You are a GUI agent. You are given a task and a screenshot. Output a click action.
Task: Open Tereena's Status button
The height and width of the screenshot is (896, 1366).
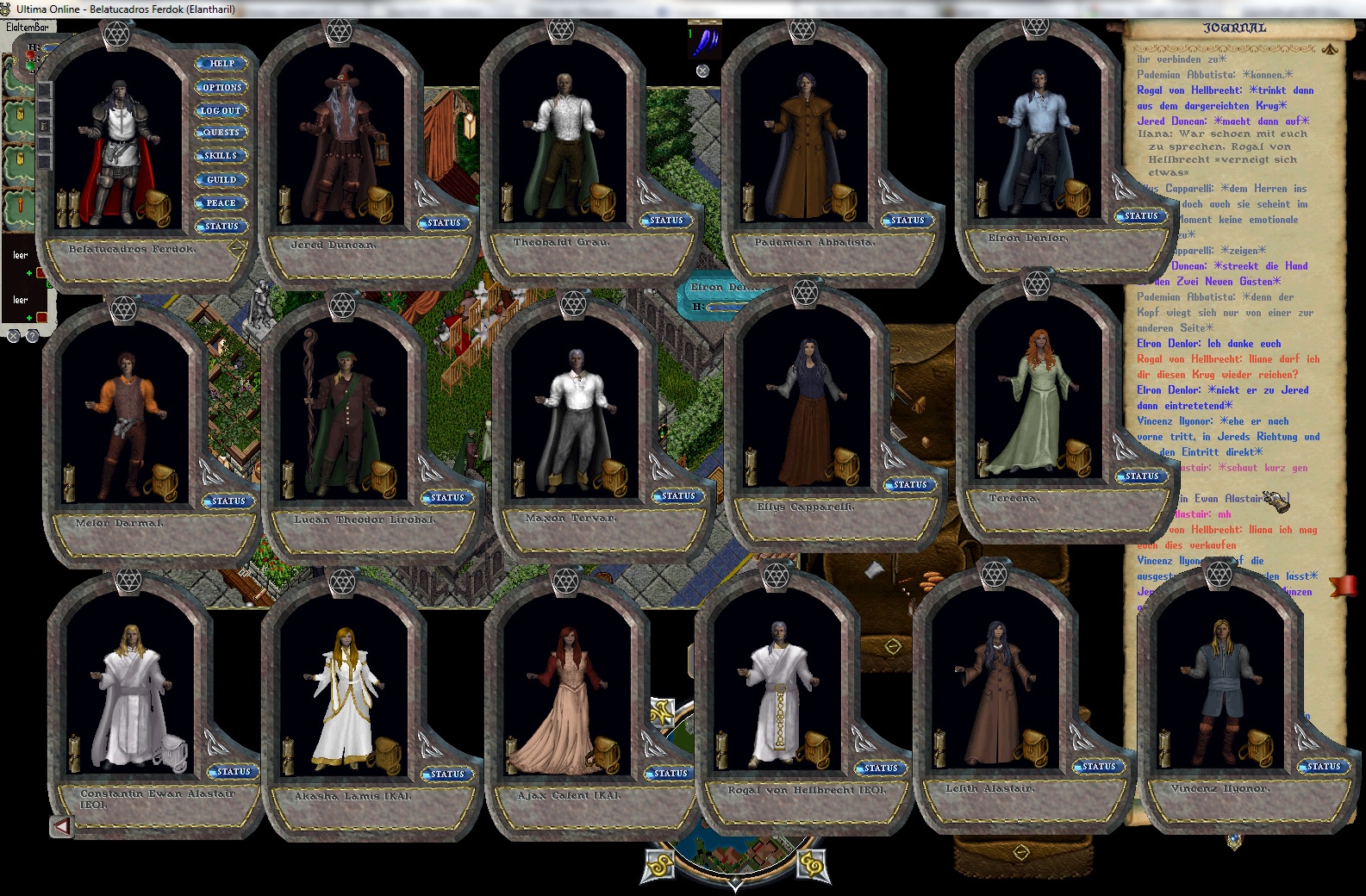[x=1142, y=476]
